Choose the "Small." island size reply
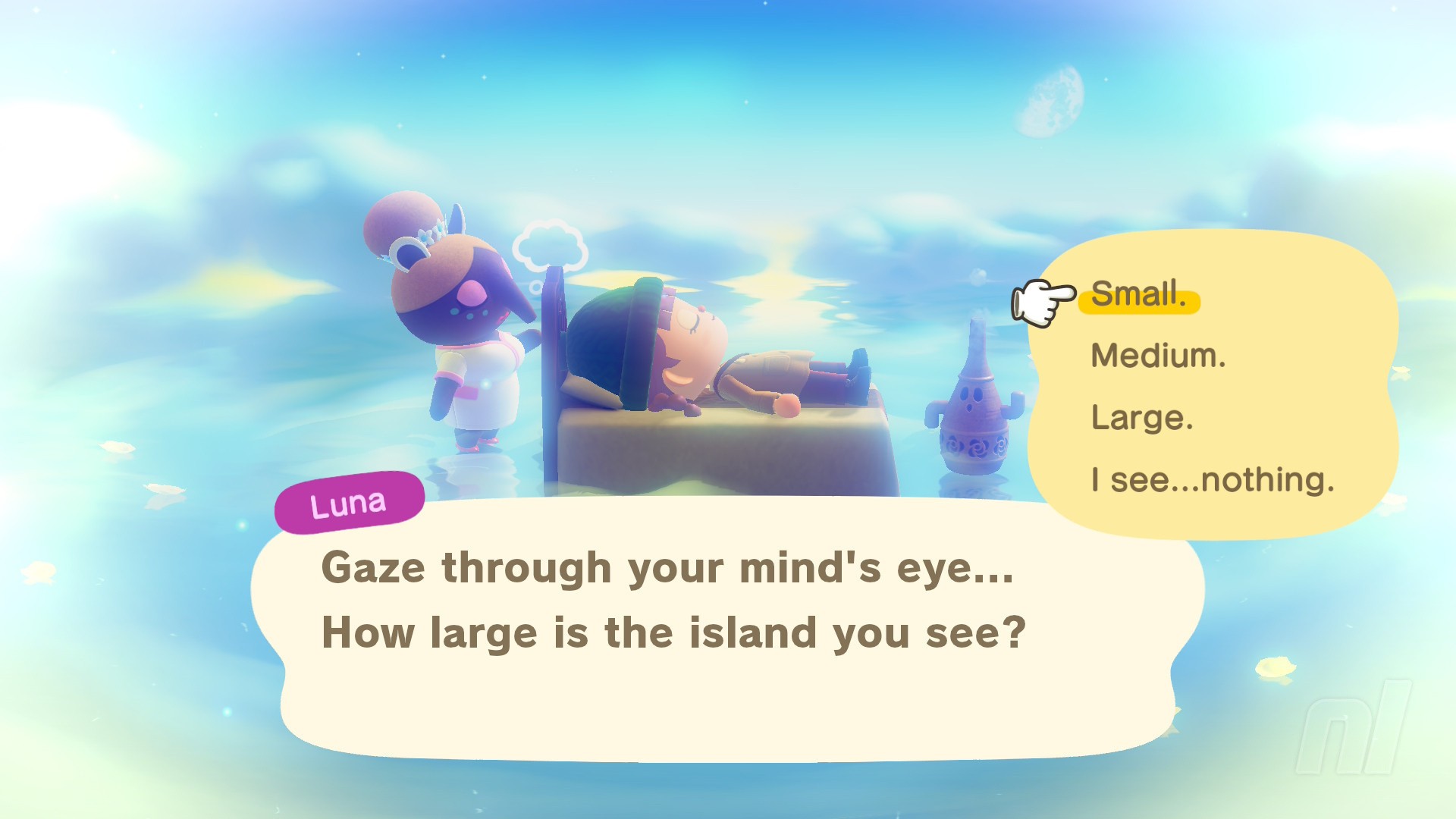Image resolution: width=1456 pixels, height=819 pixels. tap(1138, 294)
